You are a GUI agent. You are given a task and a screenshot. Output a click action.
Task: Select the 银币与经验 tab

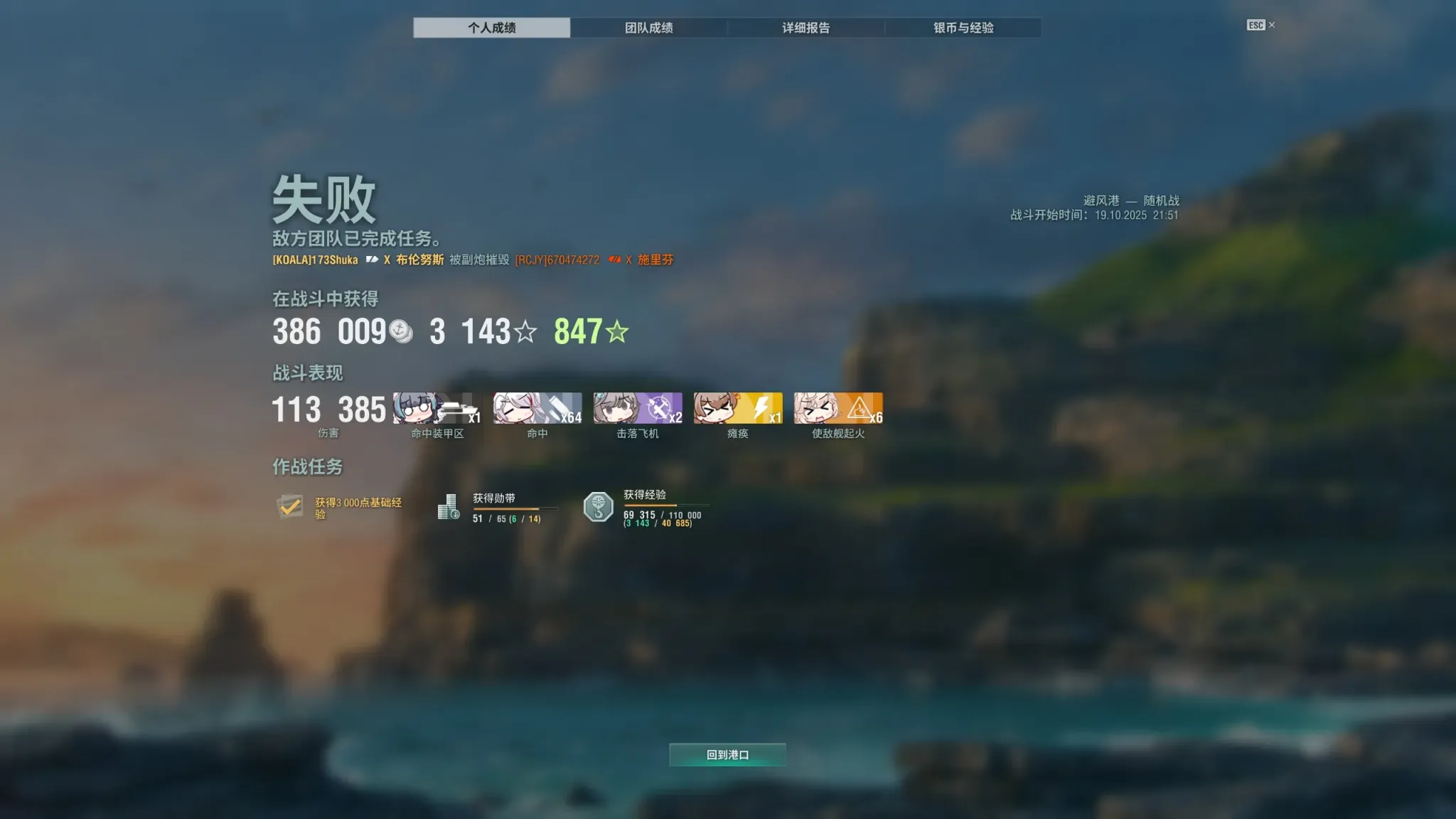[x=963, y=28]
